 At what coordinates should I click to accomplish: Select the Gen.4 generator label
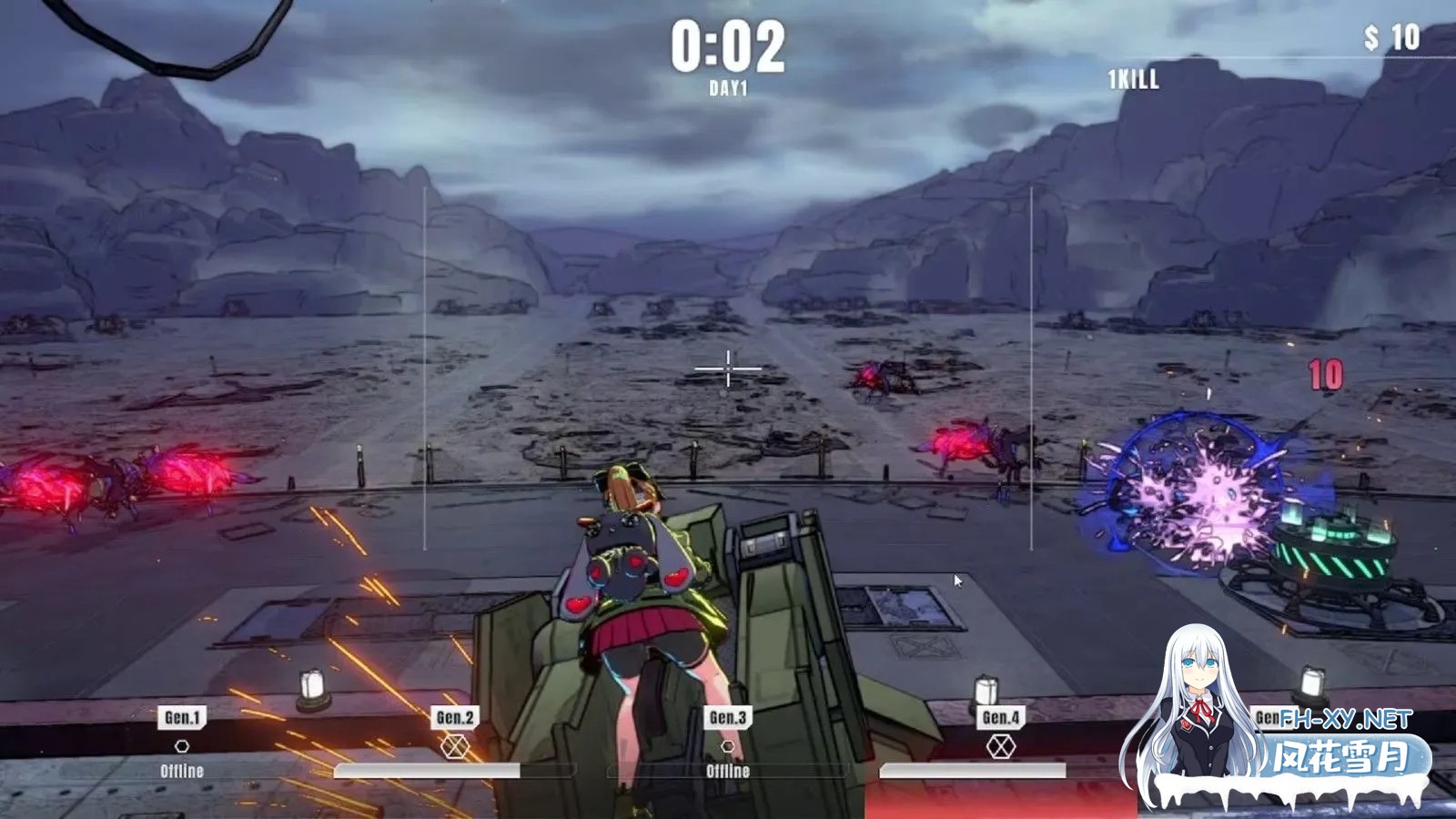pos(1000,717)
